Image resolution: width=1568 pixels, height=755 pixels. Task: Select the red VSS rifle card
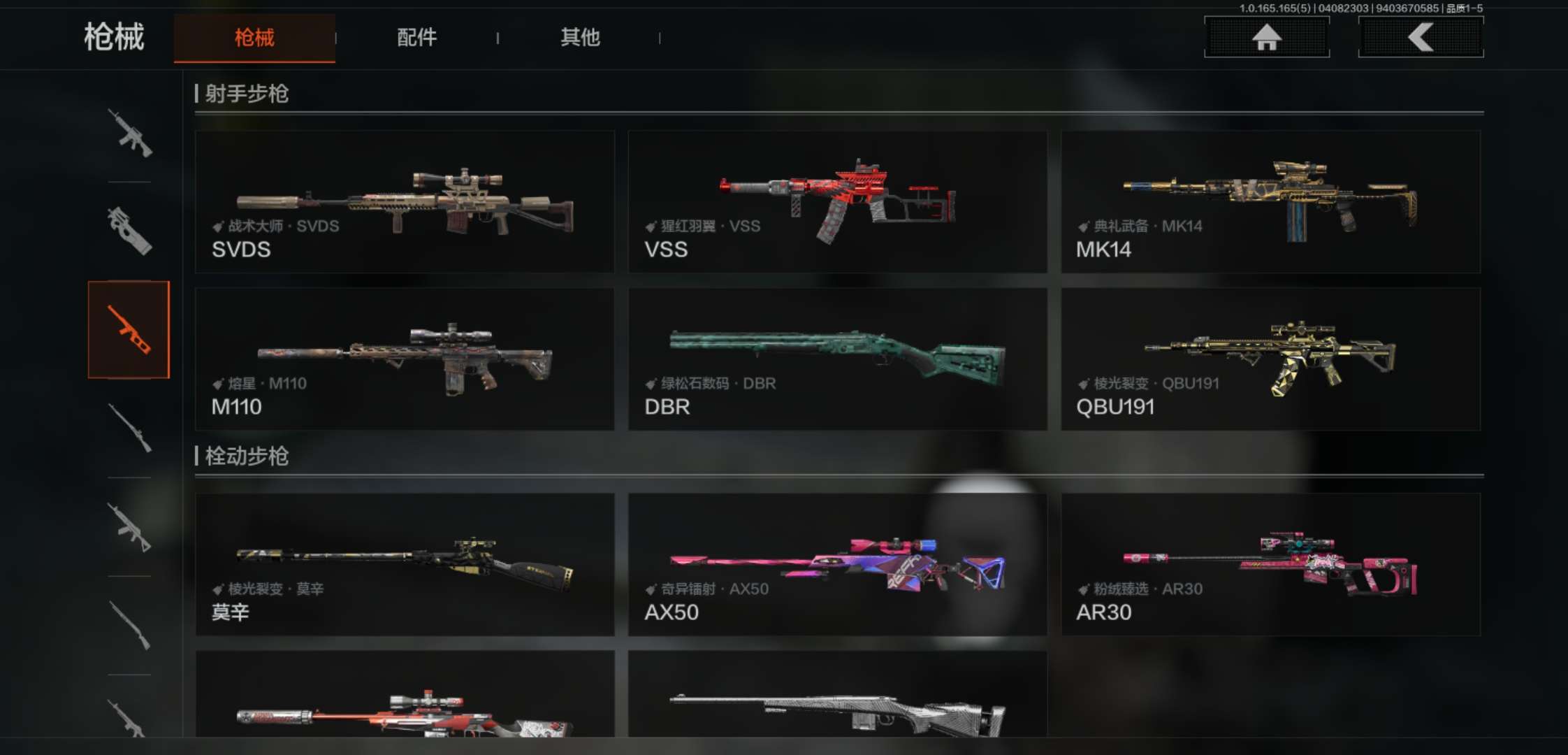[837, 201]
